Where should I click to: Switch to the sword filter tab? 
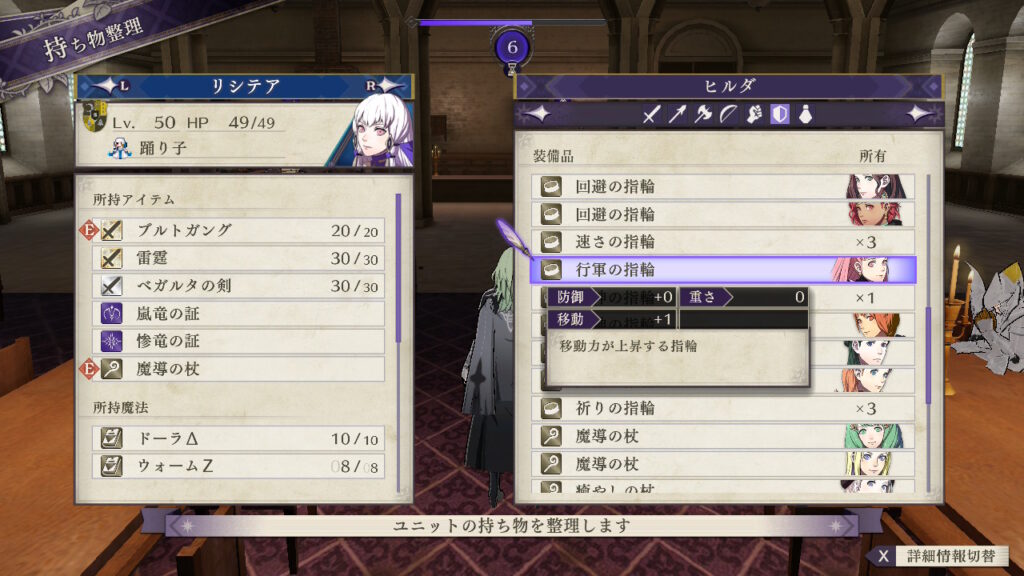(652, 115)
